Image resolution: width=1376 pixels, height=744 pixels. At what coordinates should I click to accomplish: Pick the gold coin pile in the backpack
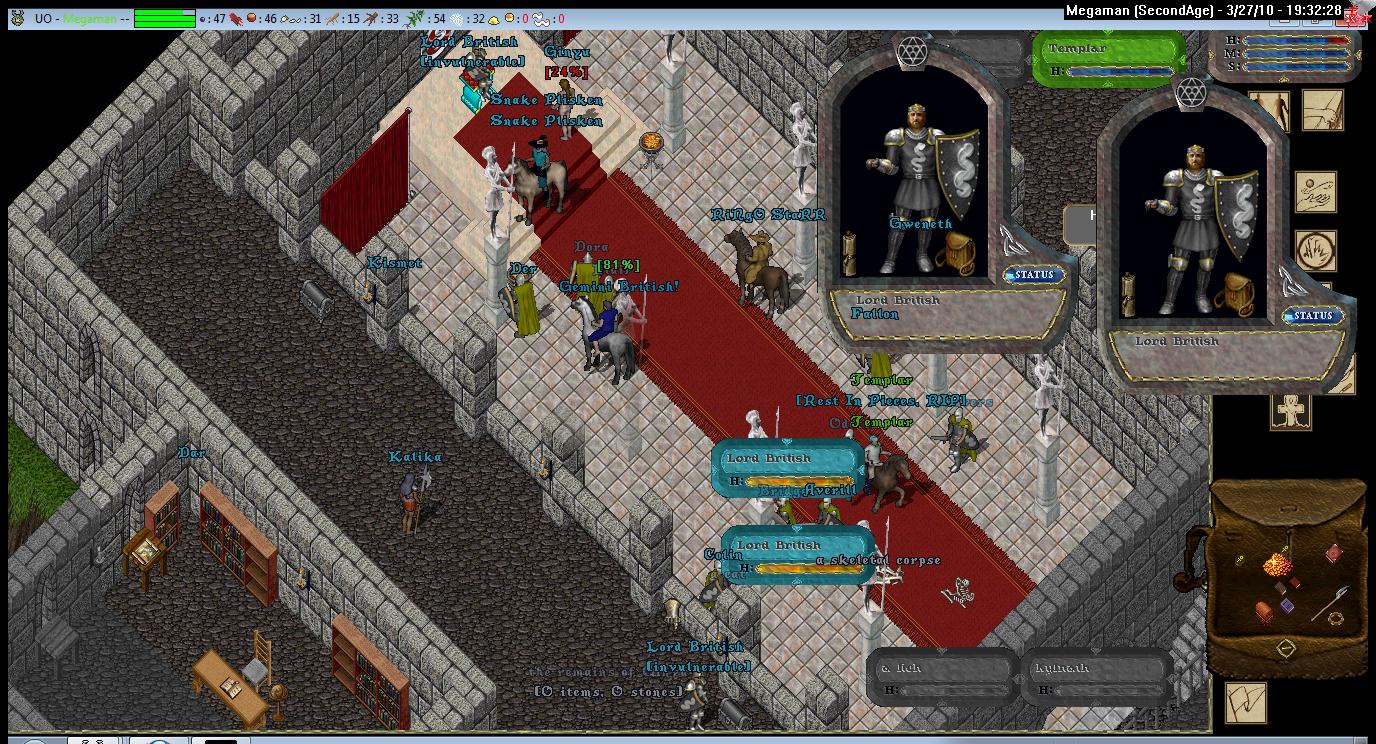1276,564
